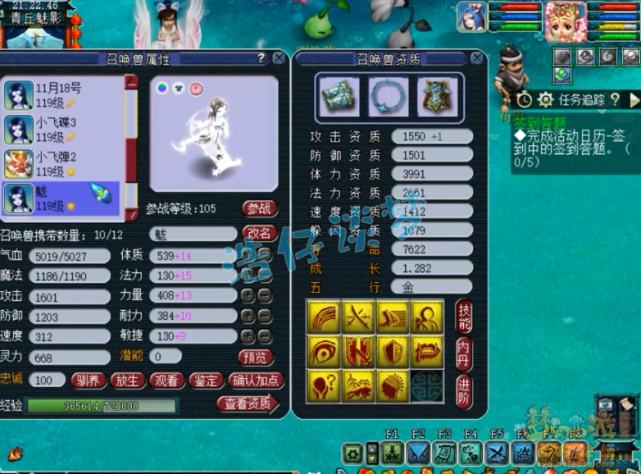The width and height of the screenshot is (641, 474).
Task: Confirm points with 确认加点 button
Action: tap(255, 380)
